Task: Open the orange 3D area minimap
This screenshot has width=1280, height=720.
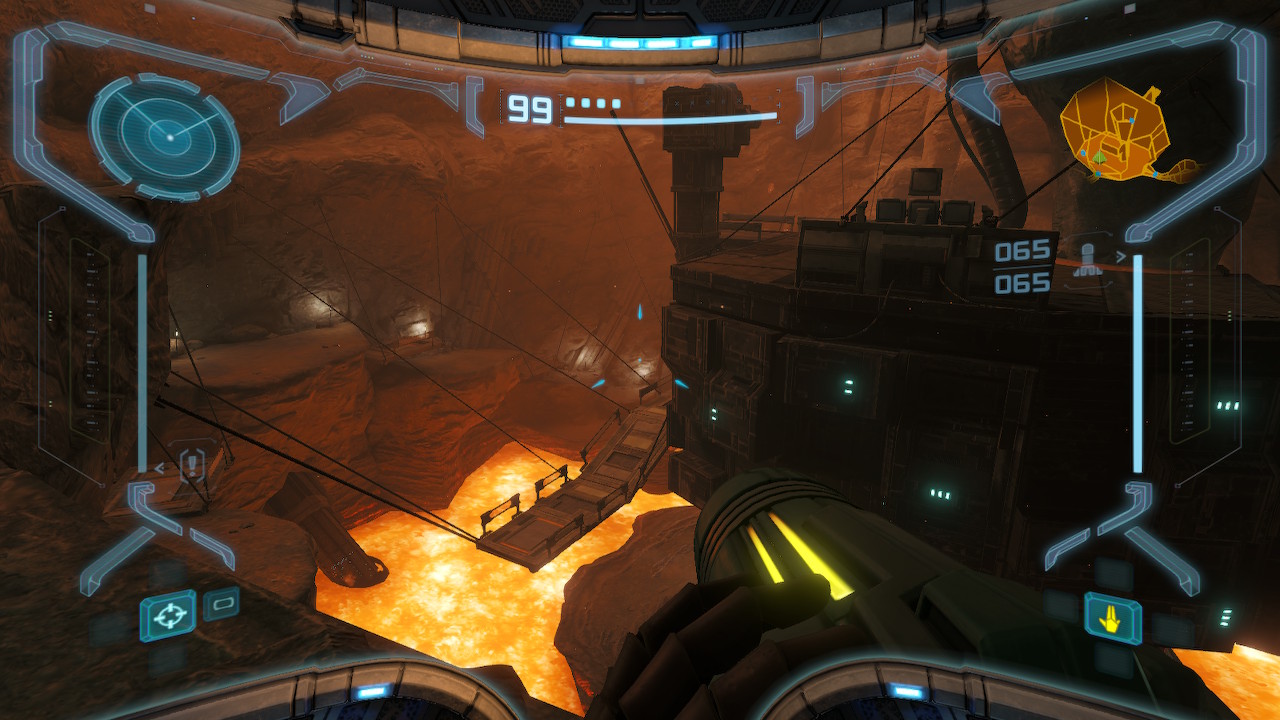Action: [x=1120, y=133]
